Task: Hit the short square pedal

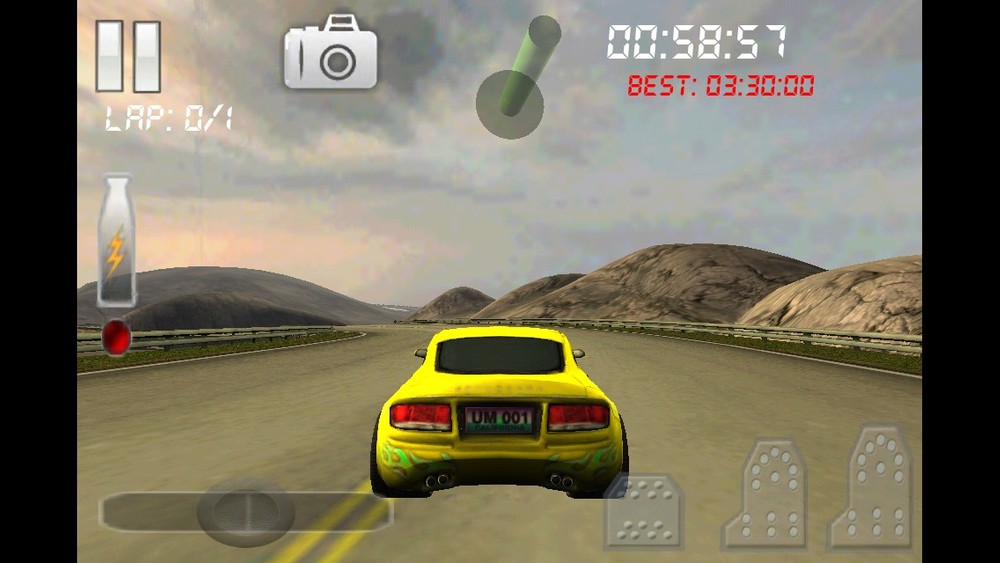Action: coord(643,511)
